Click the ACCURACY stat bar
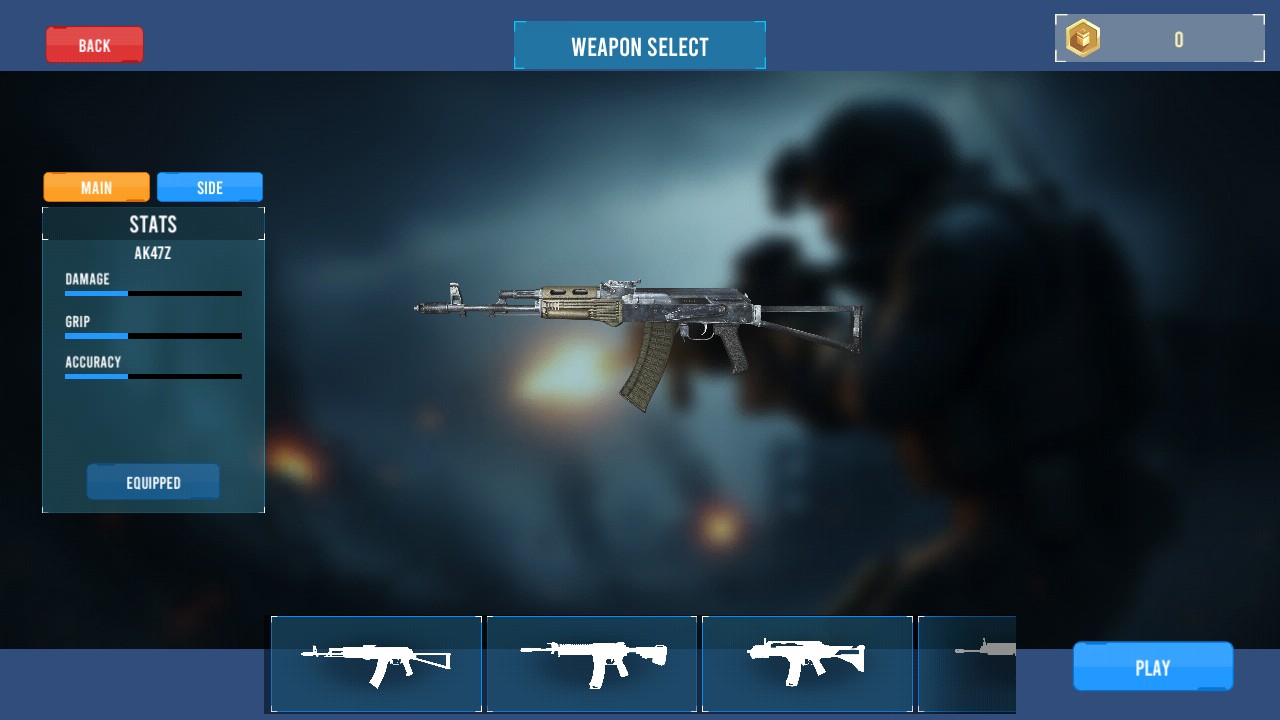This screenshot has width=1280, height=720. point(153,377)
